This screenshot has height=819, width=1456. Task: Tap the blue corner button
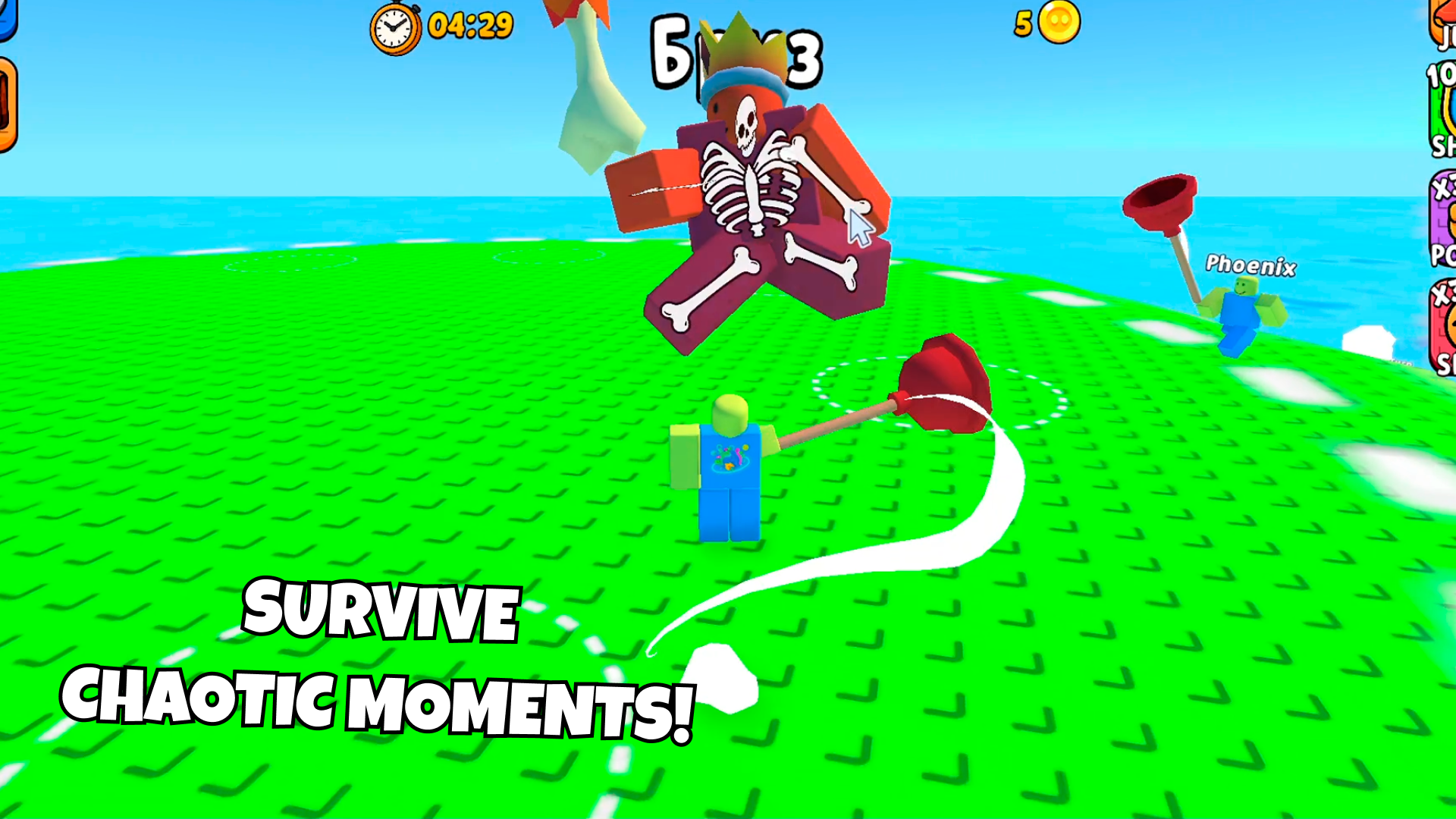(x=7, y=17)
